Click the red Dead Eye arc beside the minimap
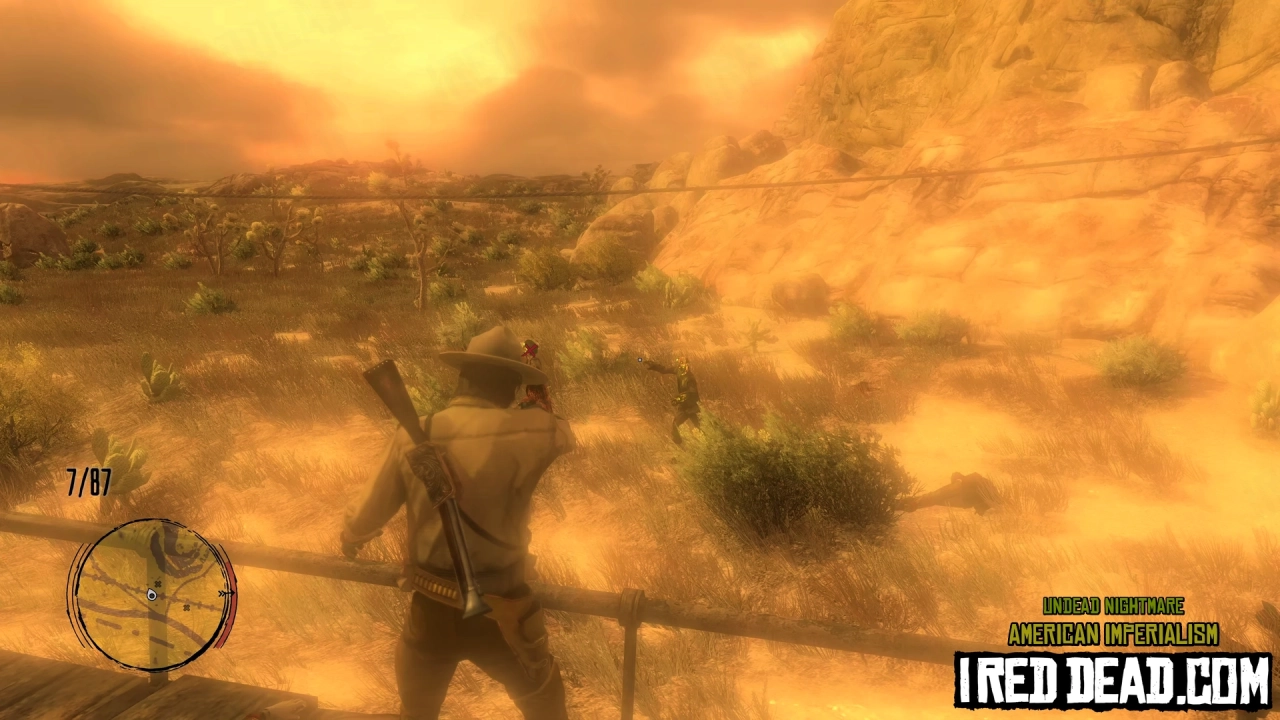The height and width of the screenshot is (720, 1280). 229,602
